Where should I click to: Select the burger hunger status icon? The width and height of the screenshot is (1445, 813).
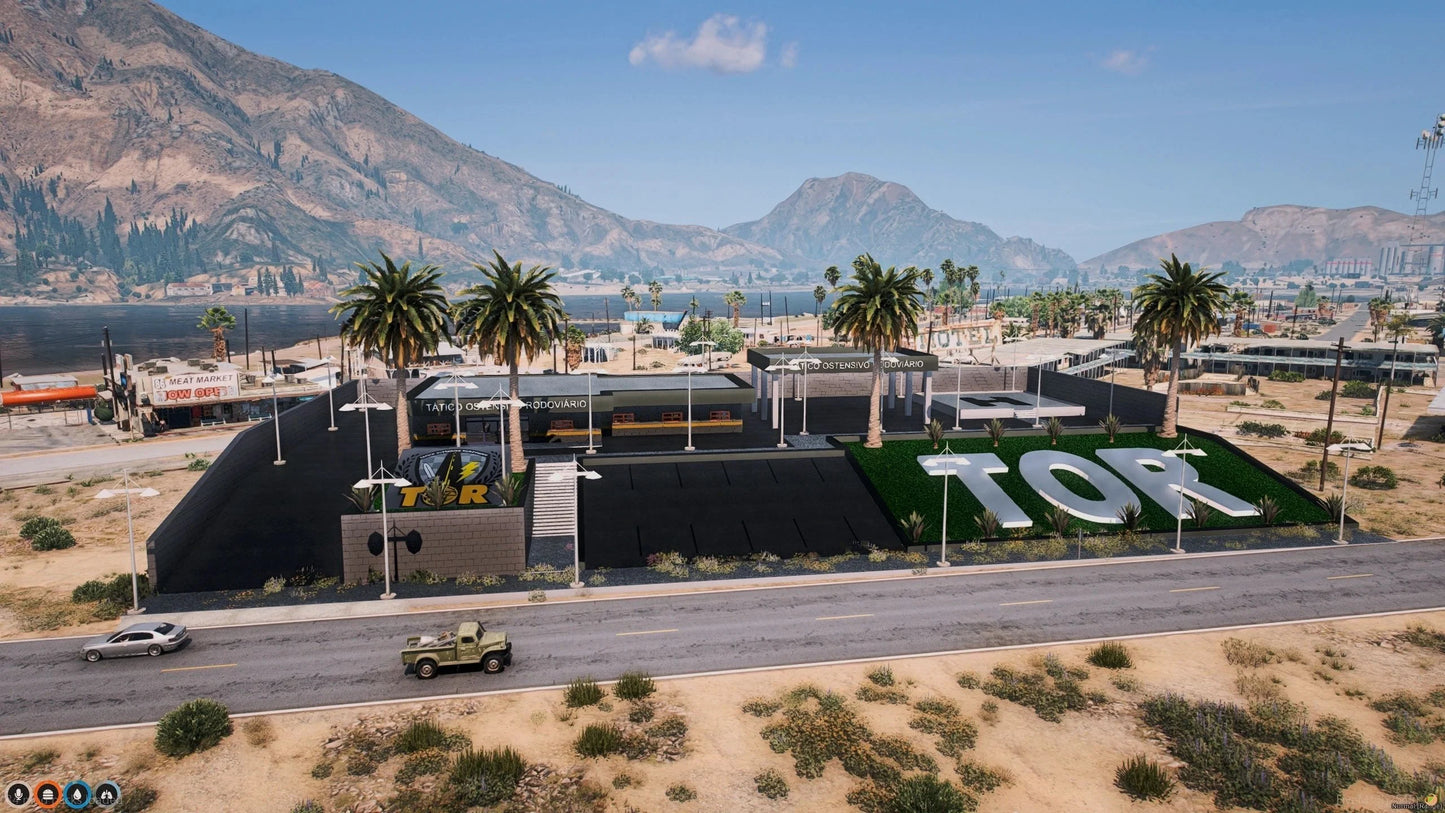click(47, 795)
